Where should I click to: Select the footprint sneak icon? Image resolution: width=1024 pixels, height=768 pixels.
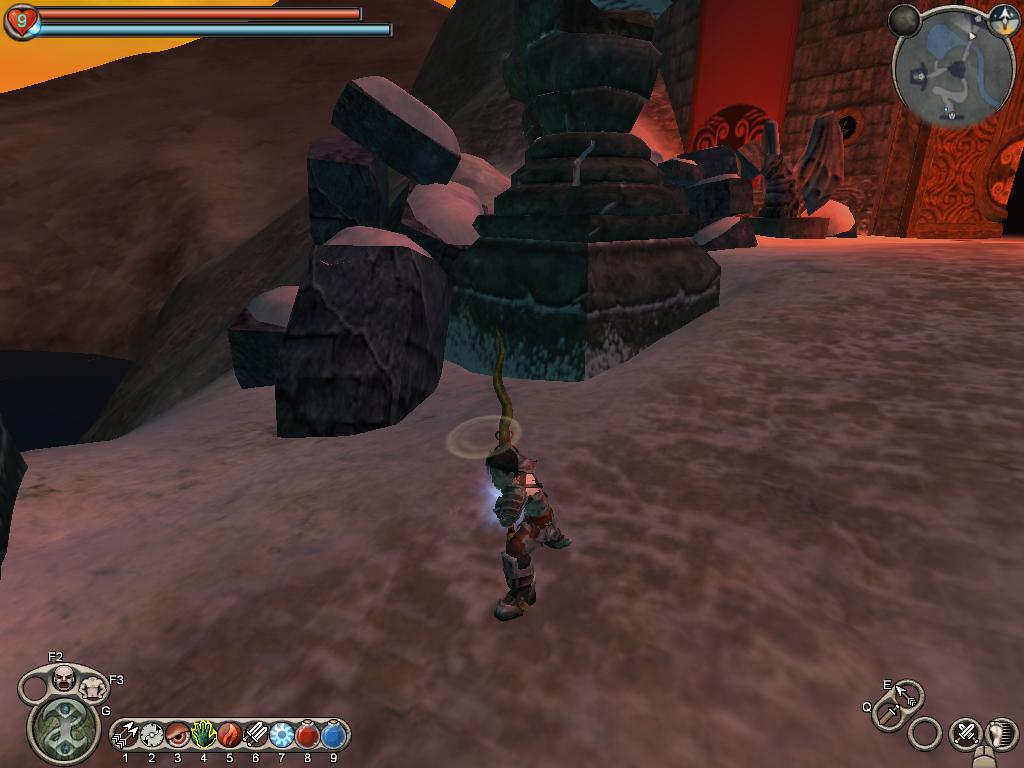[x=999, y=733]
